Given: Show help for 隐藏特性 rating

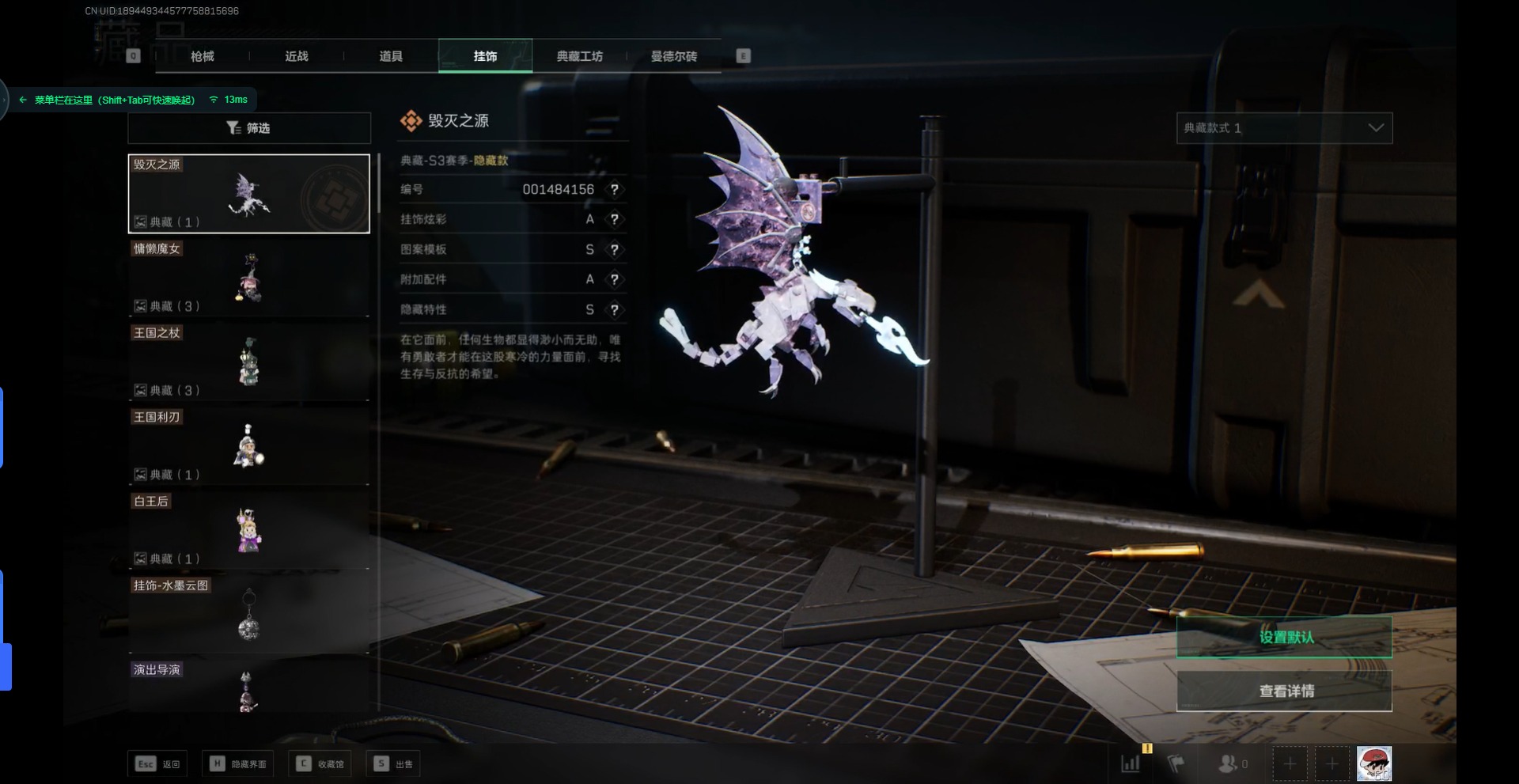Looking at the screenshot, I should [614, 310].
